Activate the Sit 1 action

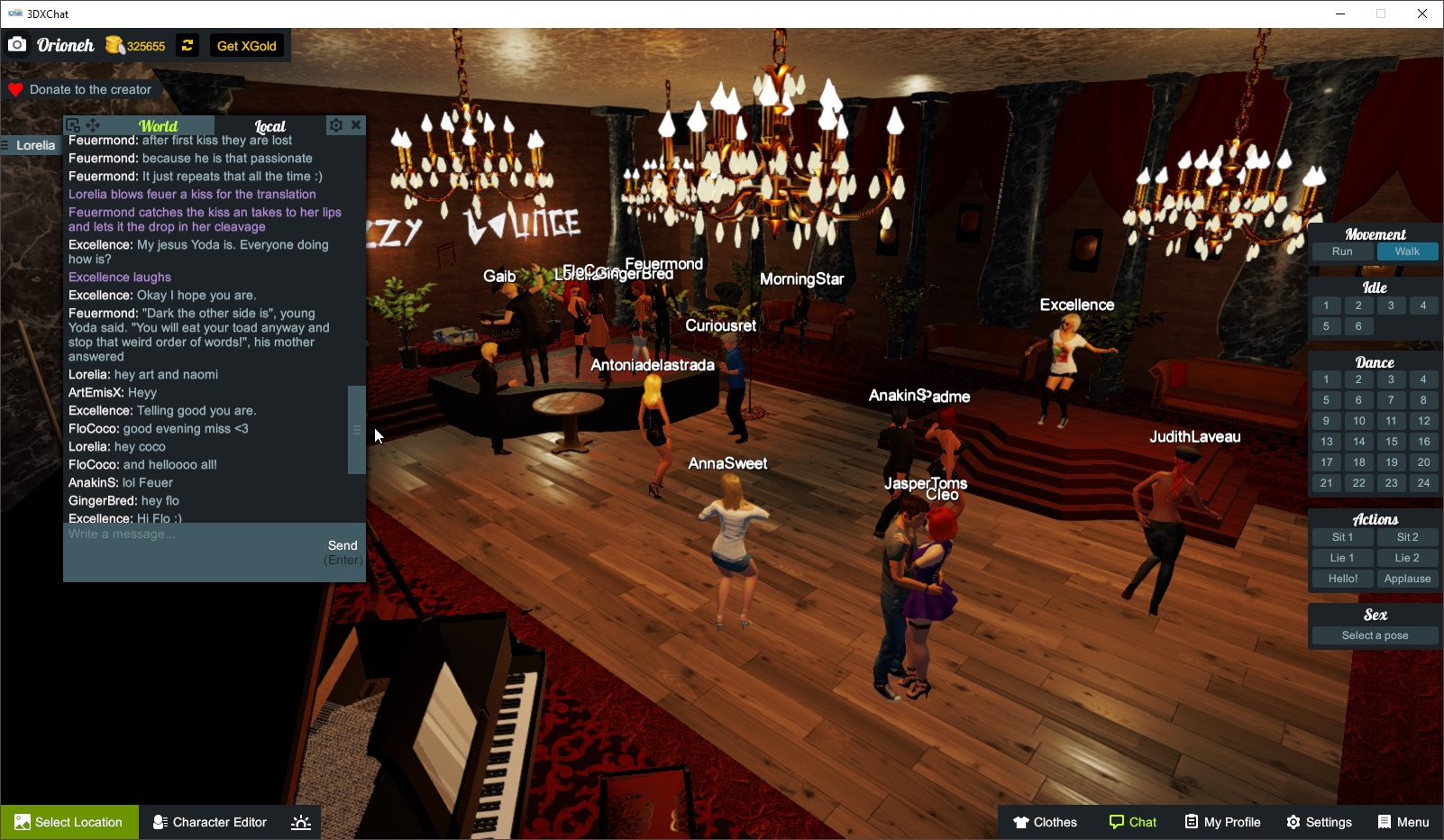[1342, 536]
